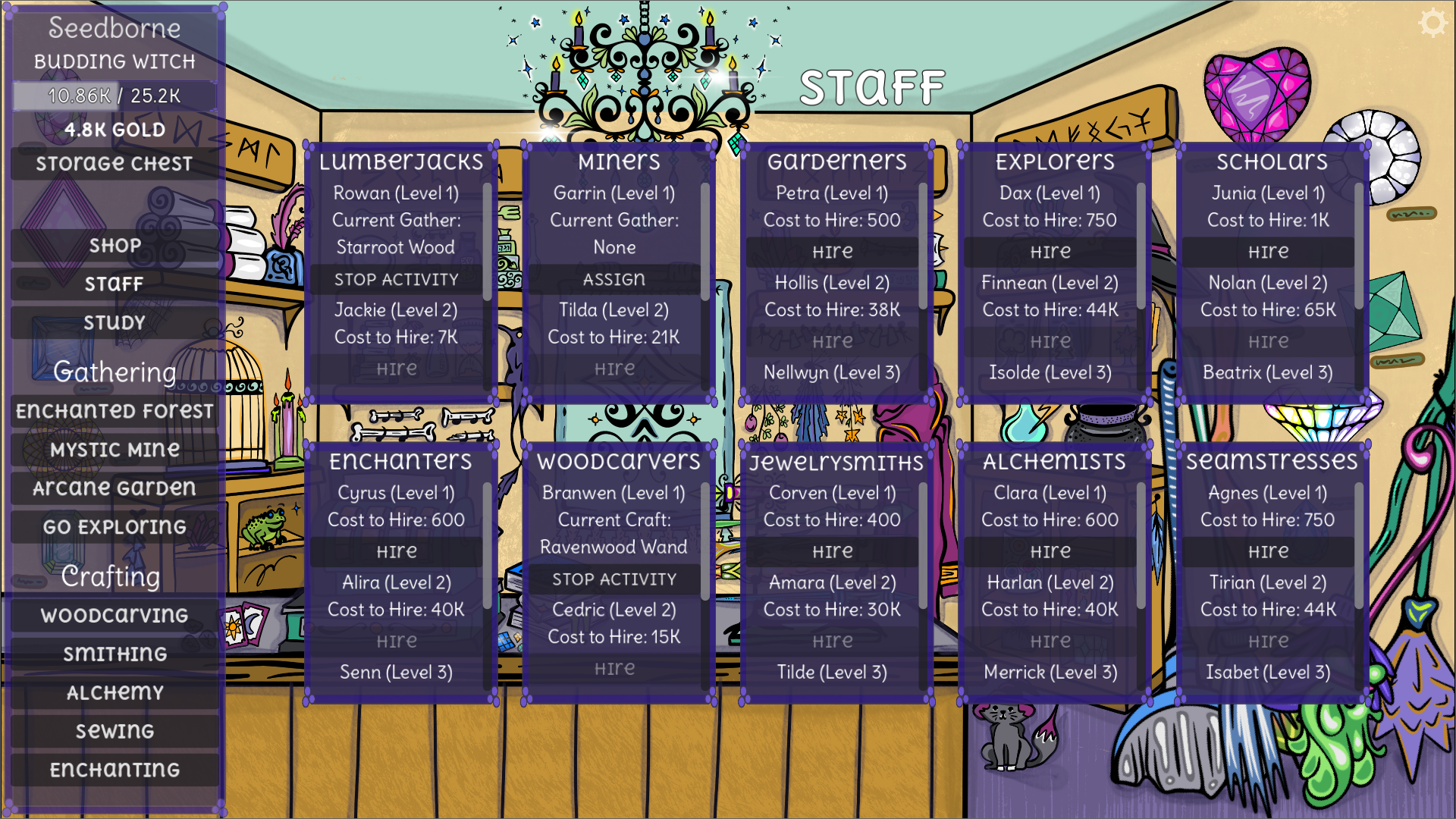Click the 10.86K experience progress bar
Screen dimensions: 1456x819
click(114, 96)
